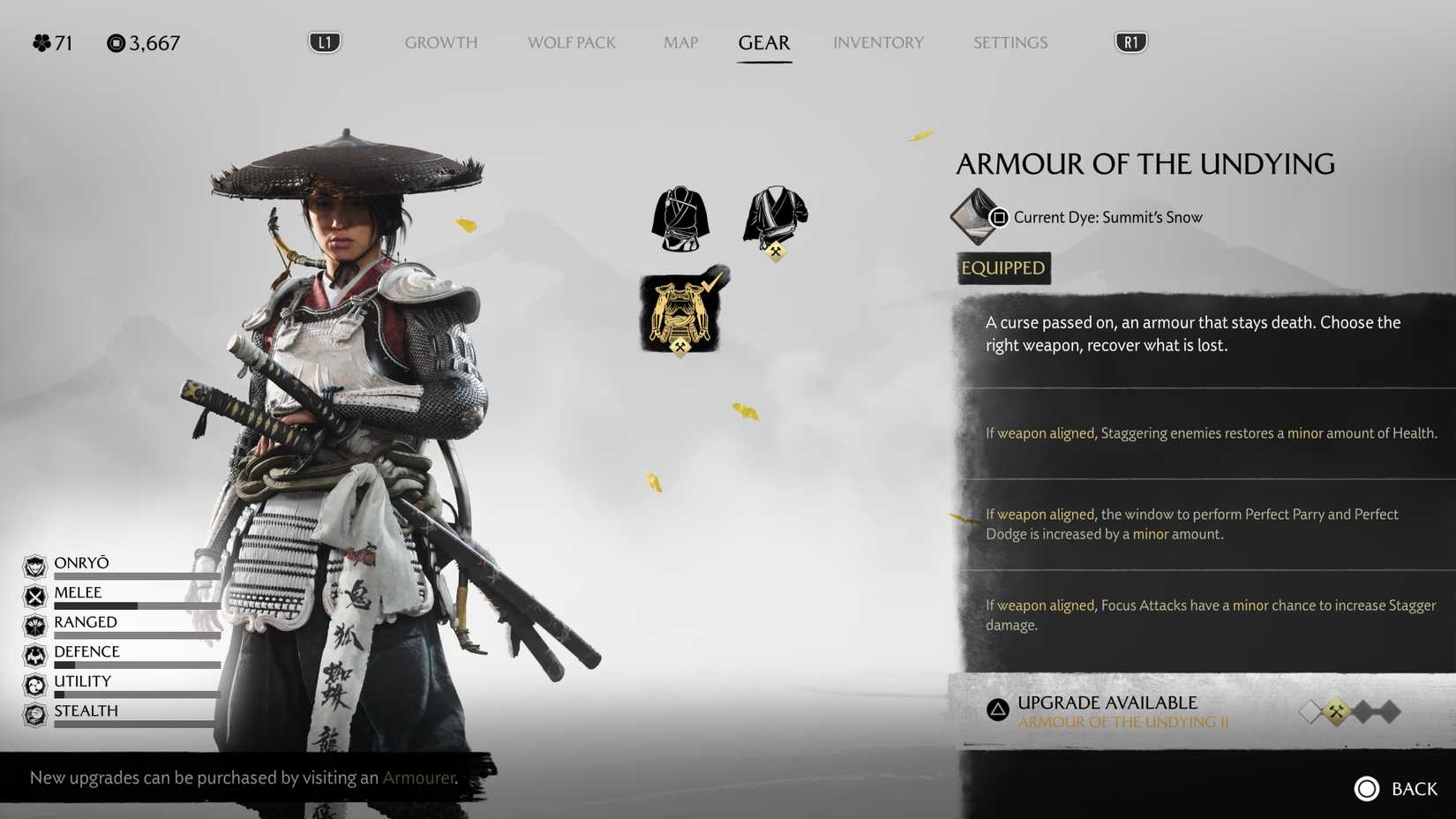Expand Upgrade Available for Armour of the Undying II
This screenshot has width=1456, height=819.
click(1107, 710)
